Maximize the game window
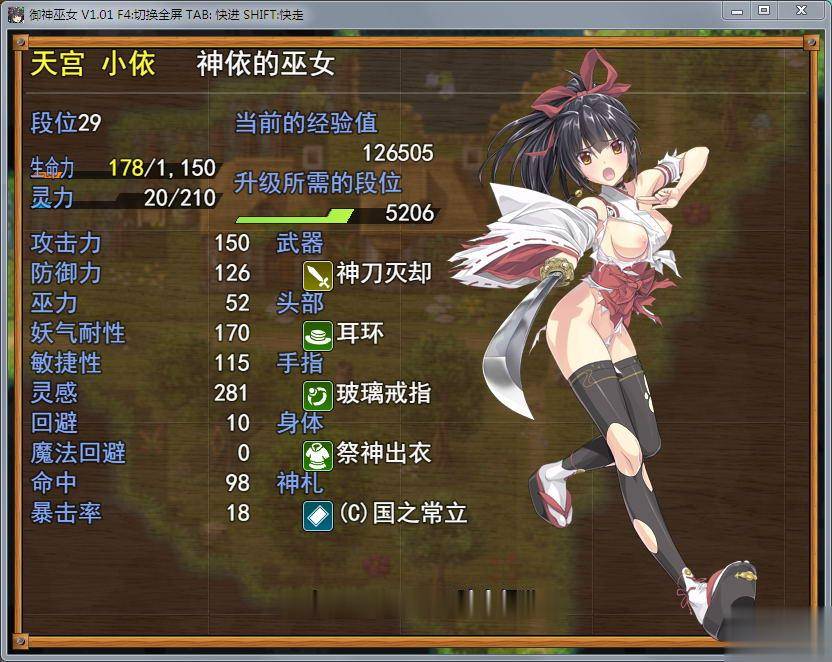 tap(764, 10)
